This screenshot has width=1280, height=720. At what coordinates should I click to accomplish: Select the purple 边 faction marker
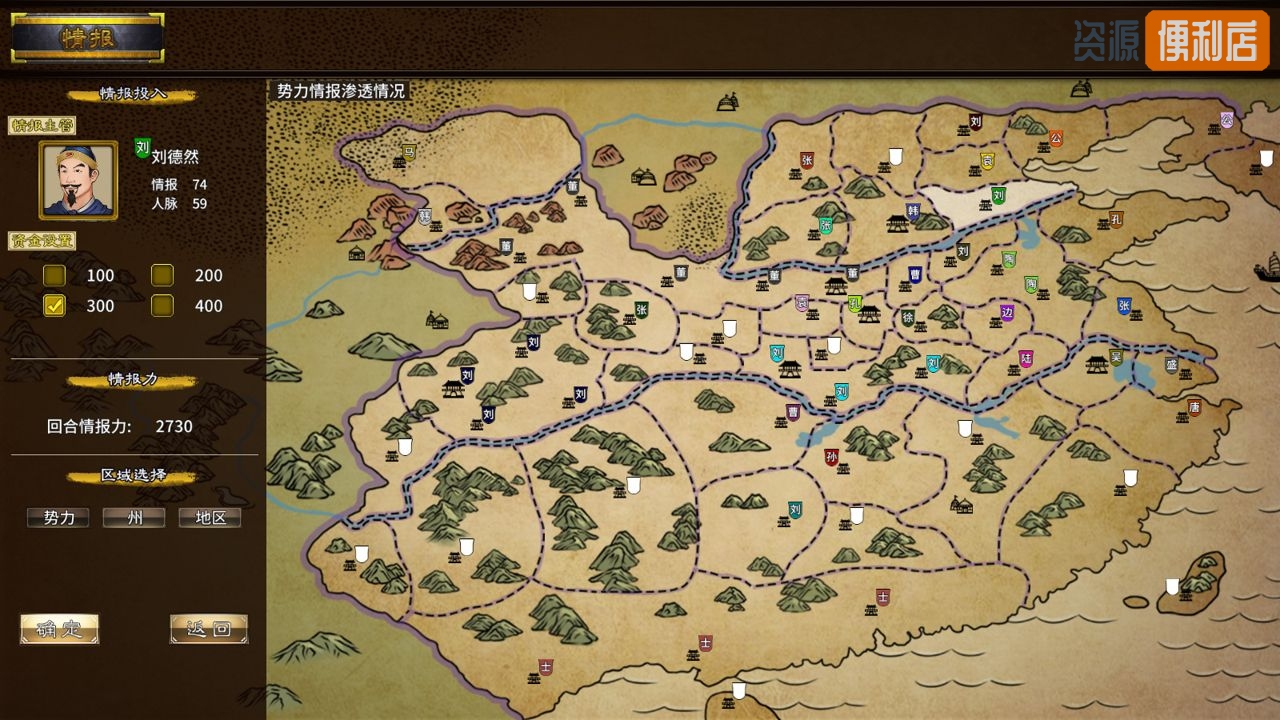1007,312
